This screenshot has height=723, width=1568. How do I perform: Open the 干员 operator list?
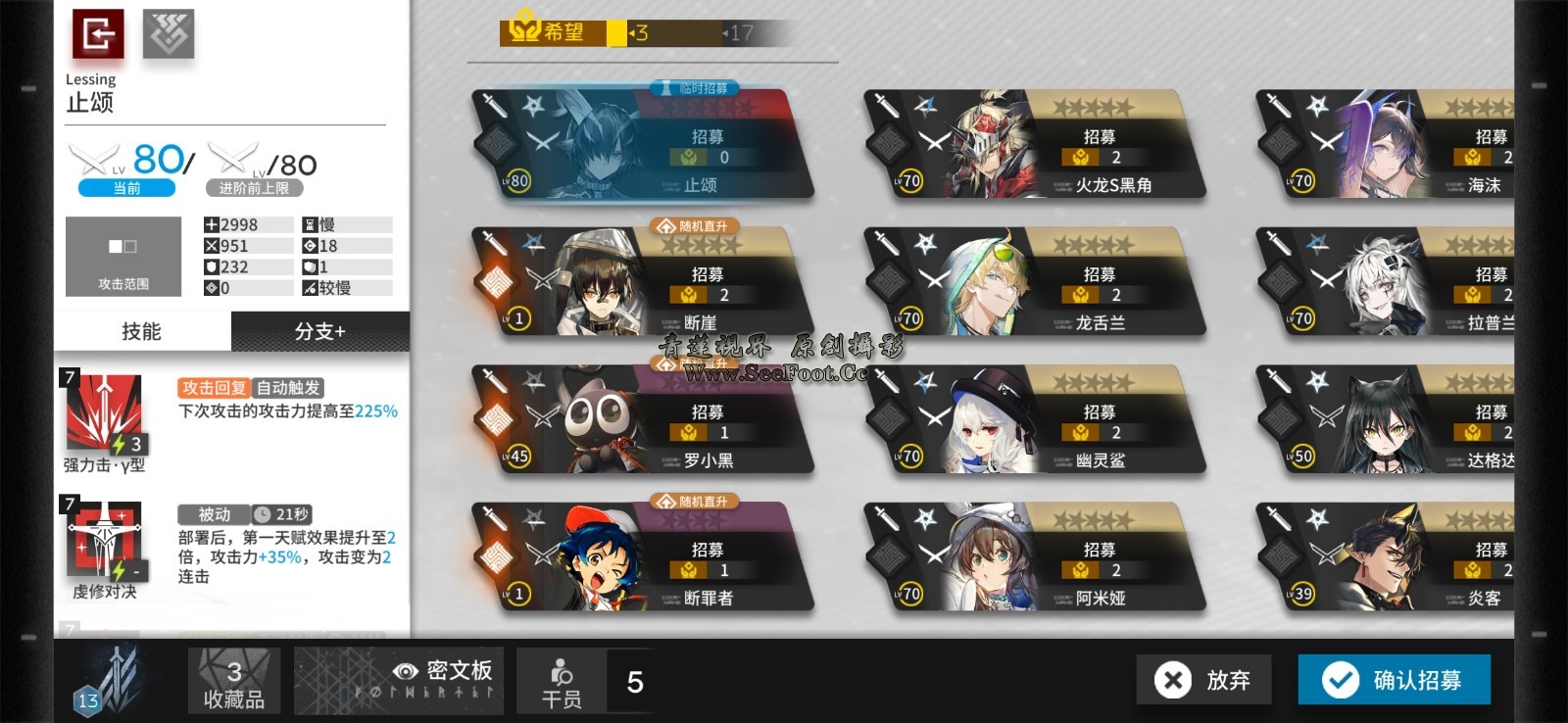tap(562, 681)
